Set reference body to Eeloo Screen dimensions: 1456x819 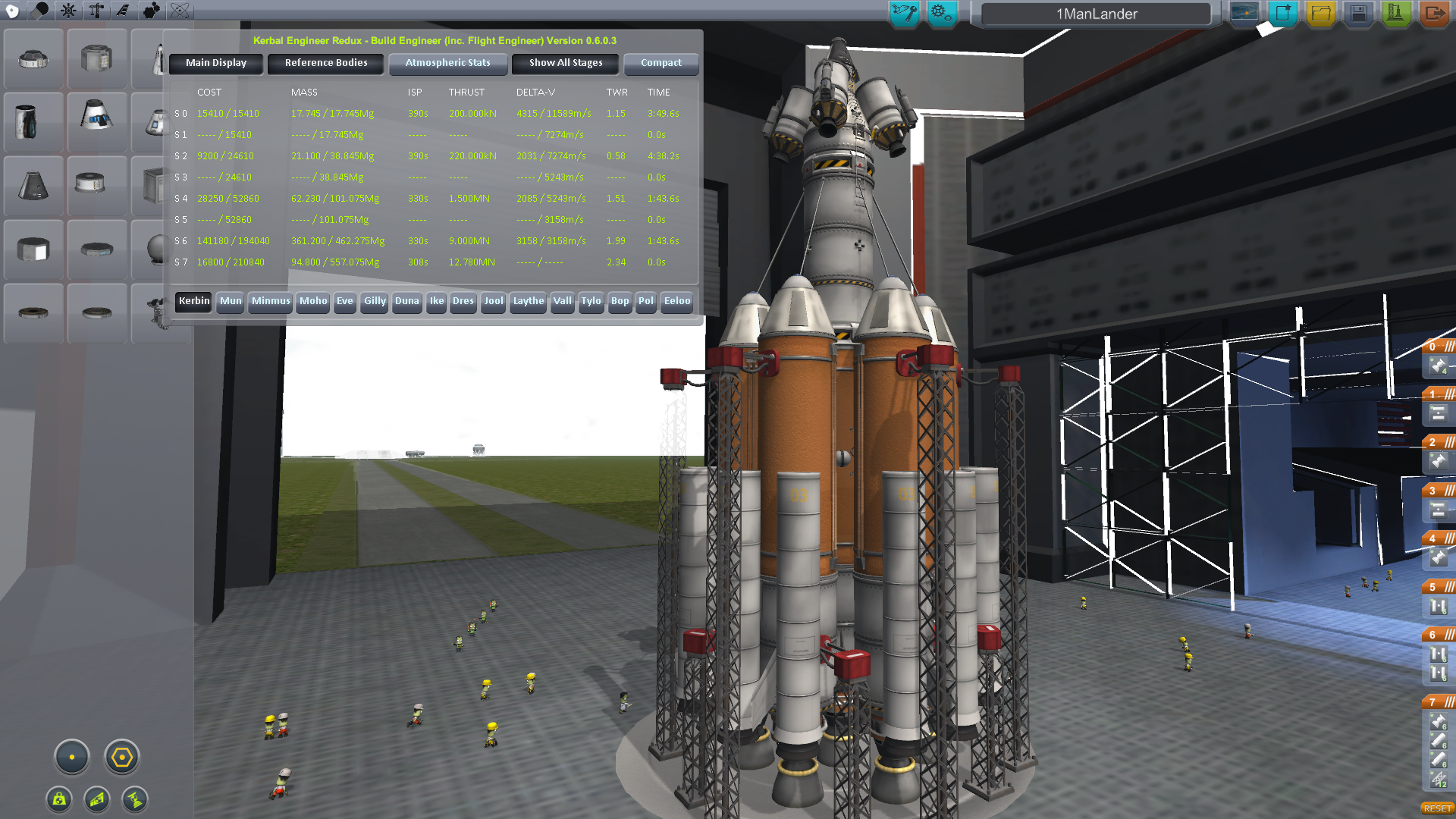[677, 301]
